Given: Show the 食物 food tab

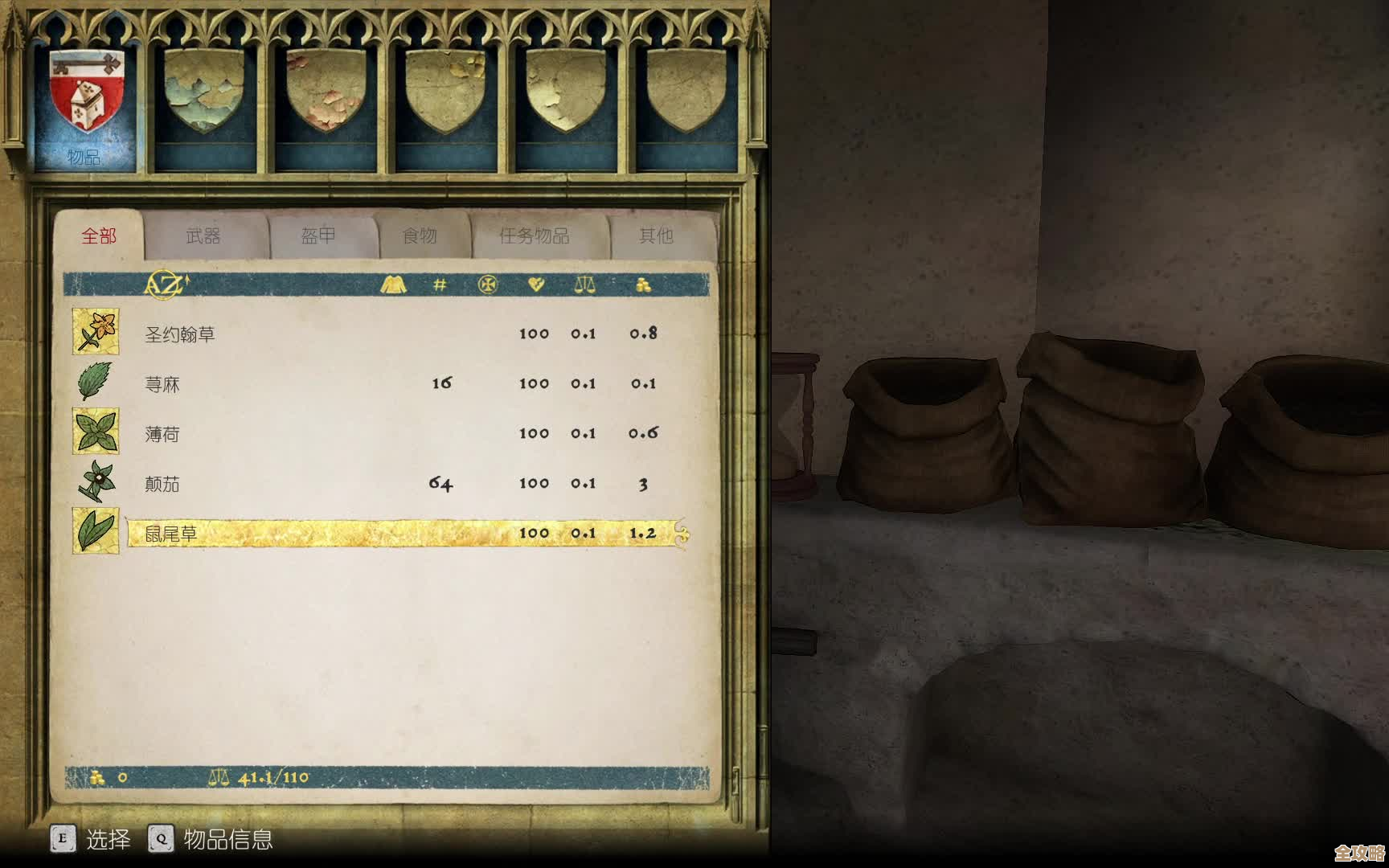Looking at the screenshot, I should tap(419, 235).
